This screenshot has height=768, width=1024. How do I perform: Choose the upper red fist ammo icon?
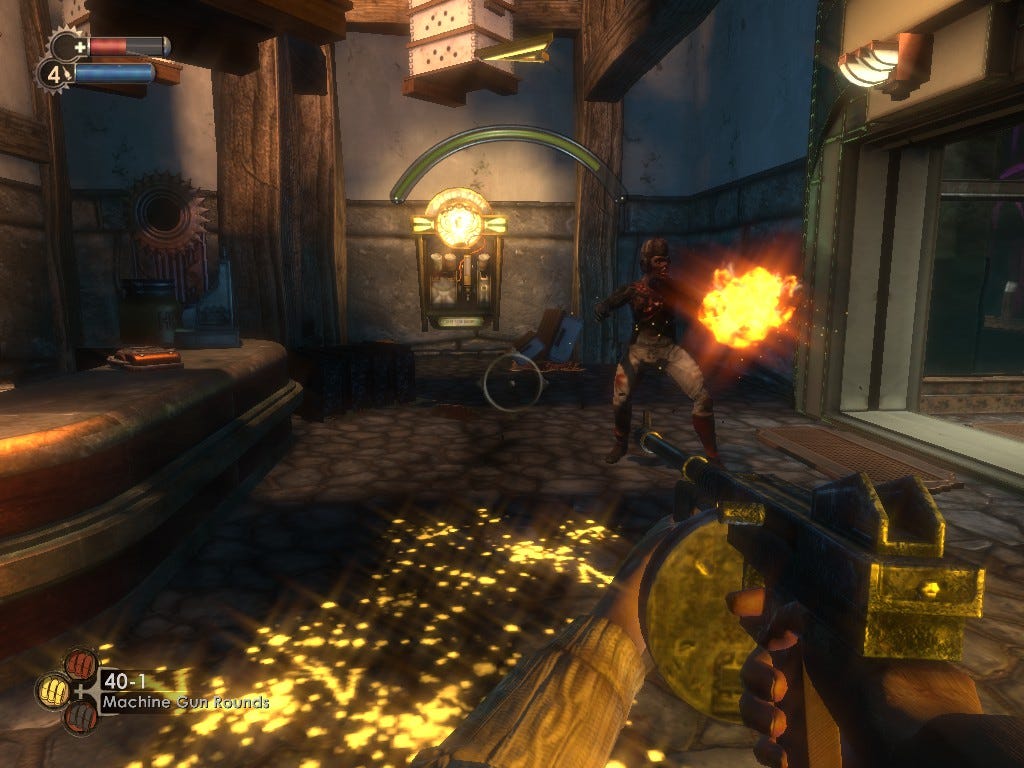point(80,664)
